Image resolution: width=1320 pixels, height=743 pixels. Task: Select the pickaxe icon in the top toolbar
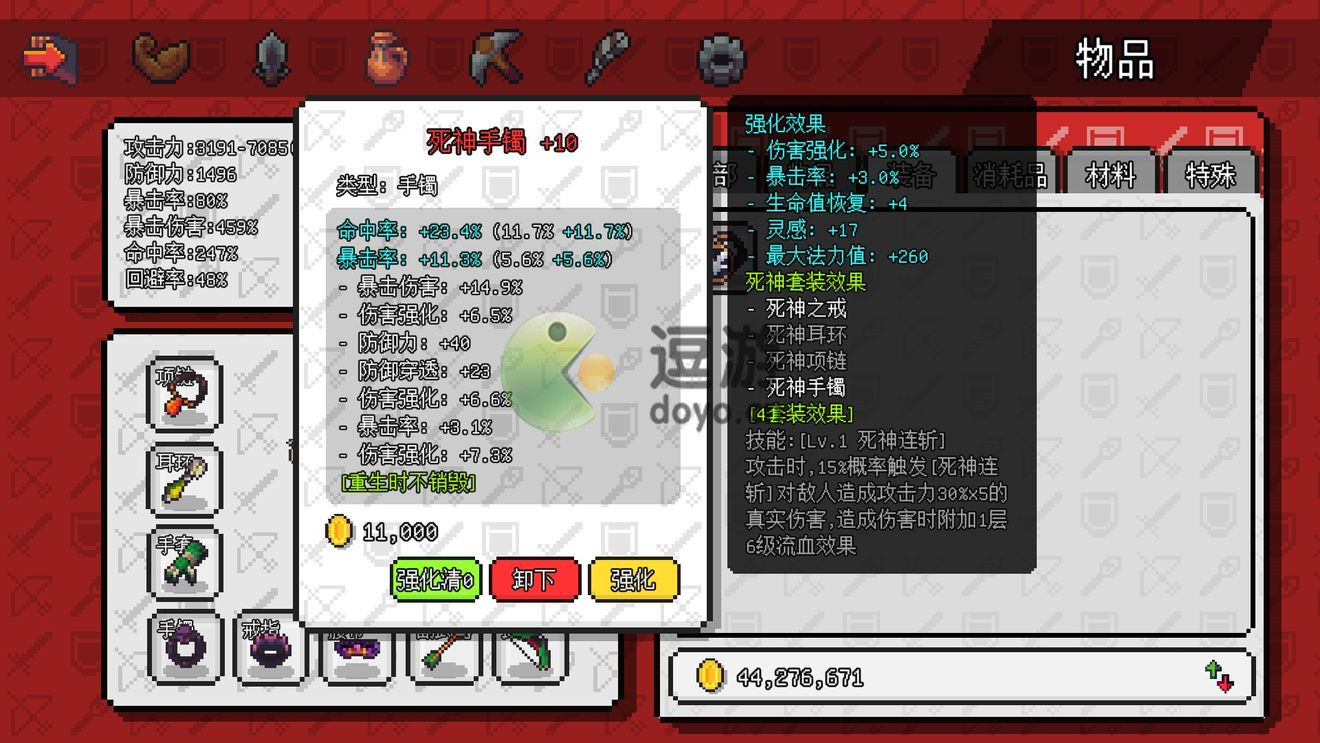pos(497,57)
